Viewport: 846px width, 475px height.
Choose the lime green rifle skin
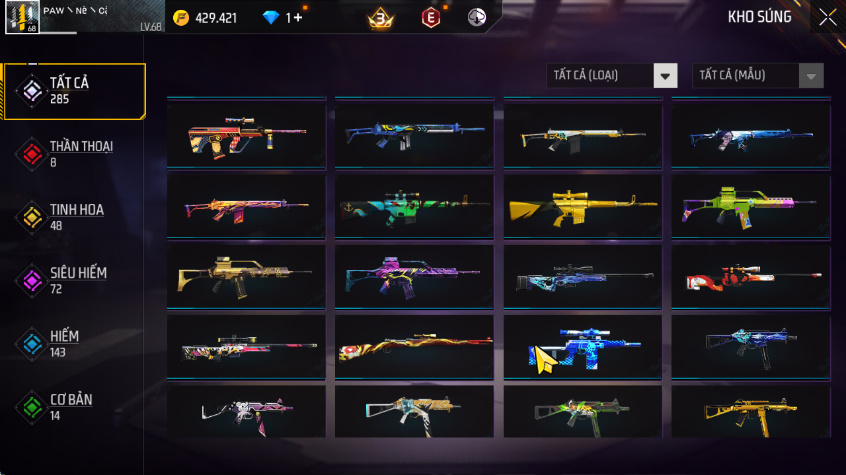[x=751, y=207]
